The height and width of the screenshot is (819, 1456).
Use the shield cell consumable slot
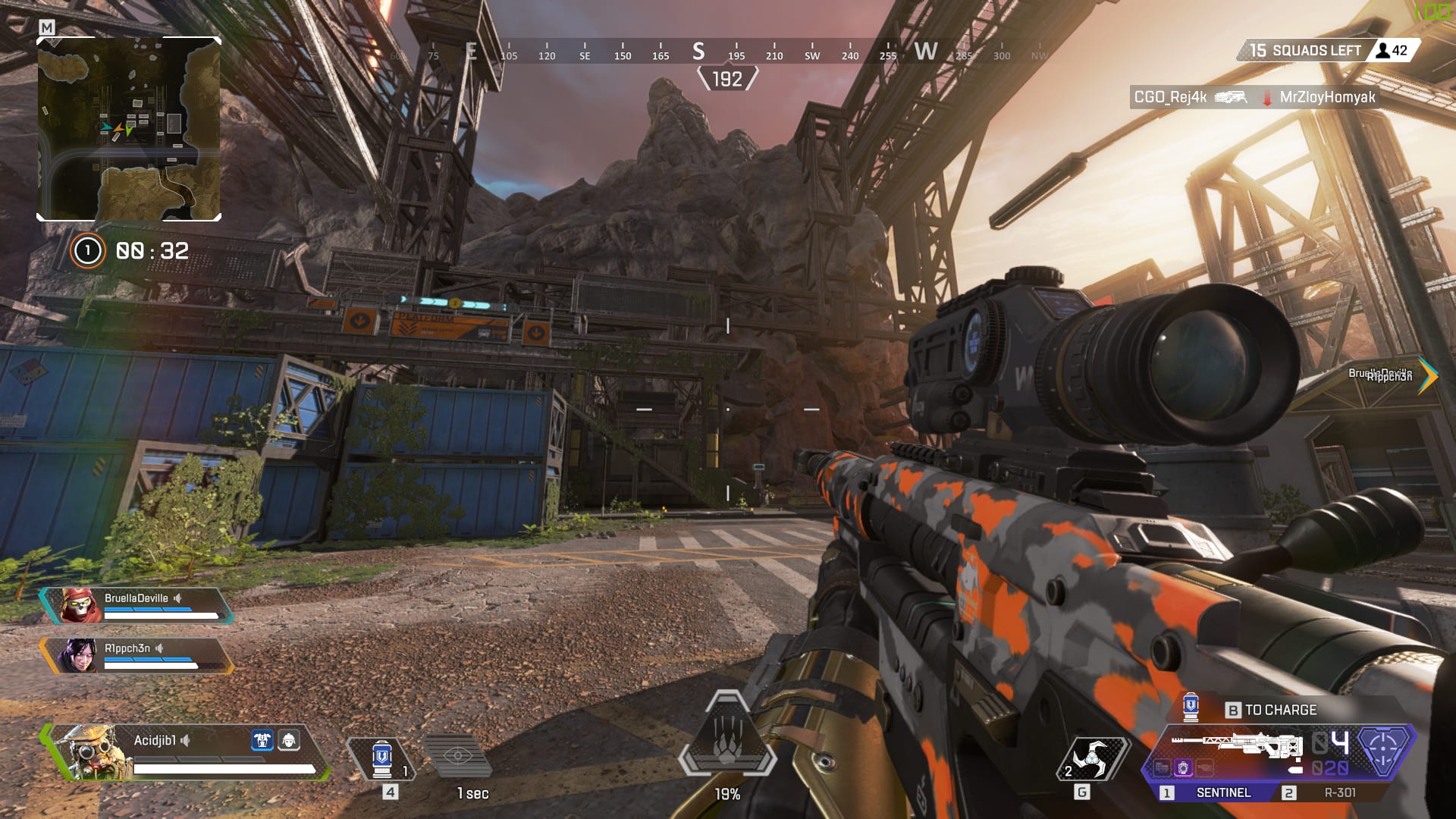coord(382,758)
